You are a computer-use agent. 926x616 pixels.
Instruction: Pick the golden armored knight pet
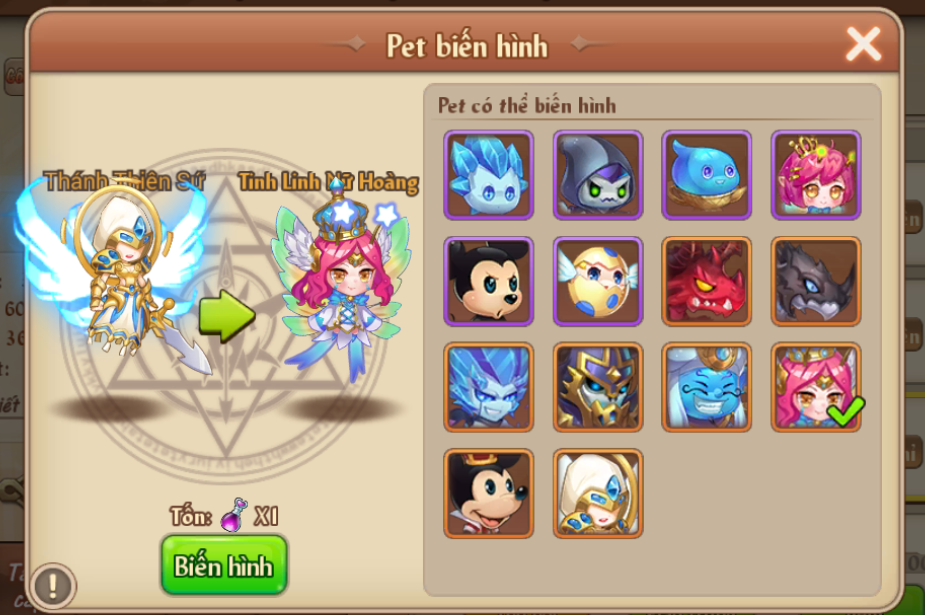coord(598,387)
